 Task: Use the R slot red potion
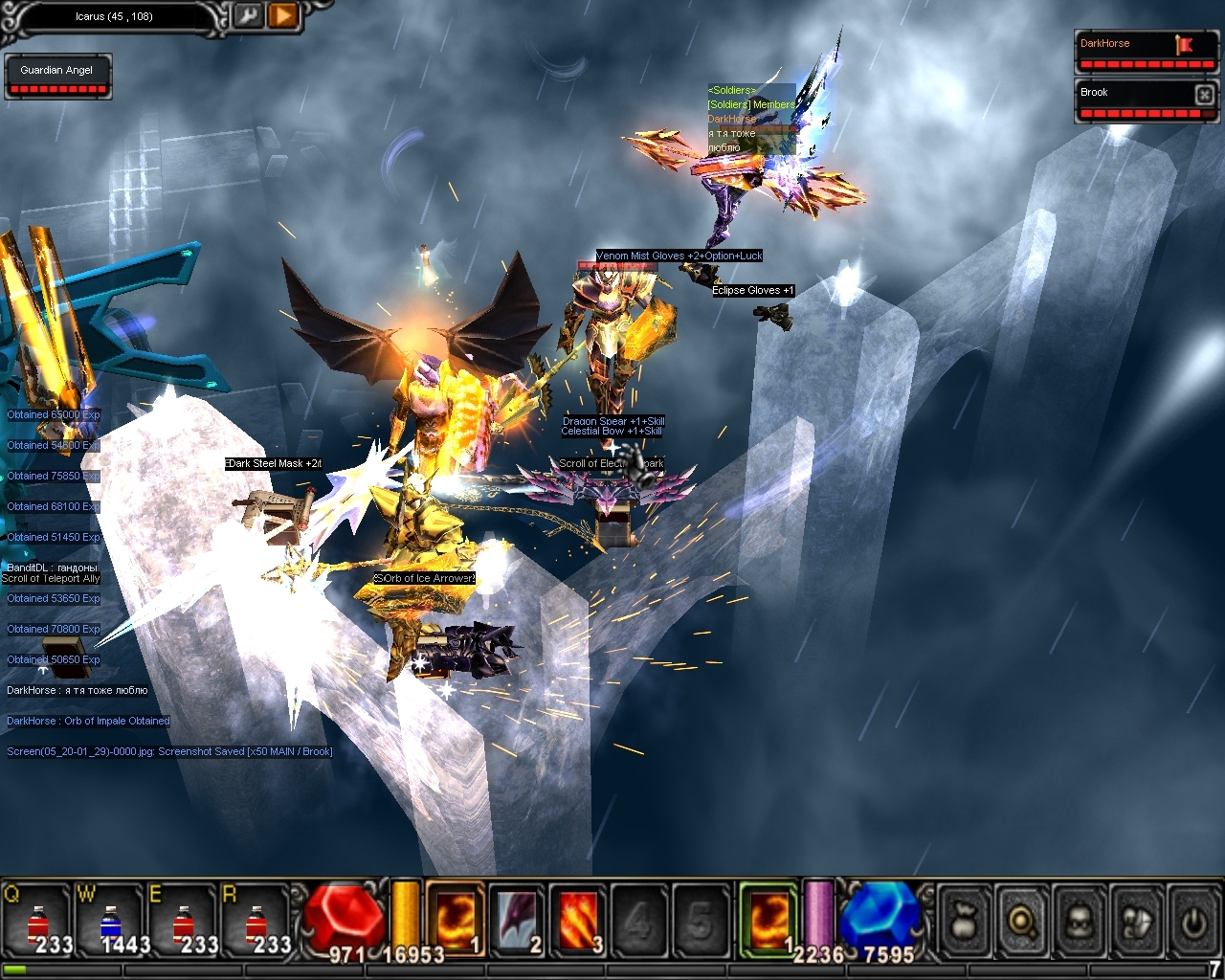tap(256, 922)
